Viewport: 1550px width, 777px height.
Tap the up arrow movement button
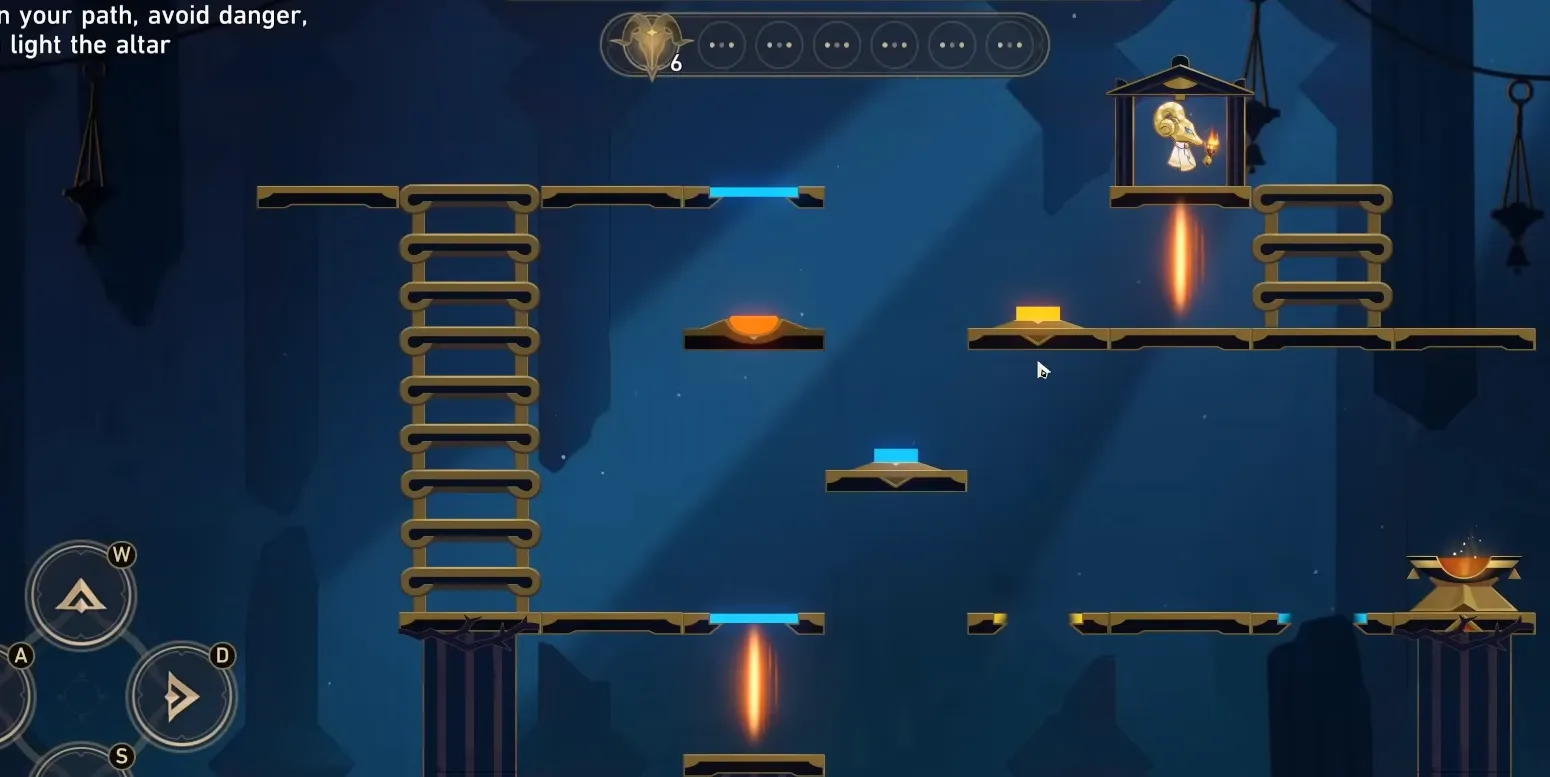[x=80, y=597]
